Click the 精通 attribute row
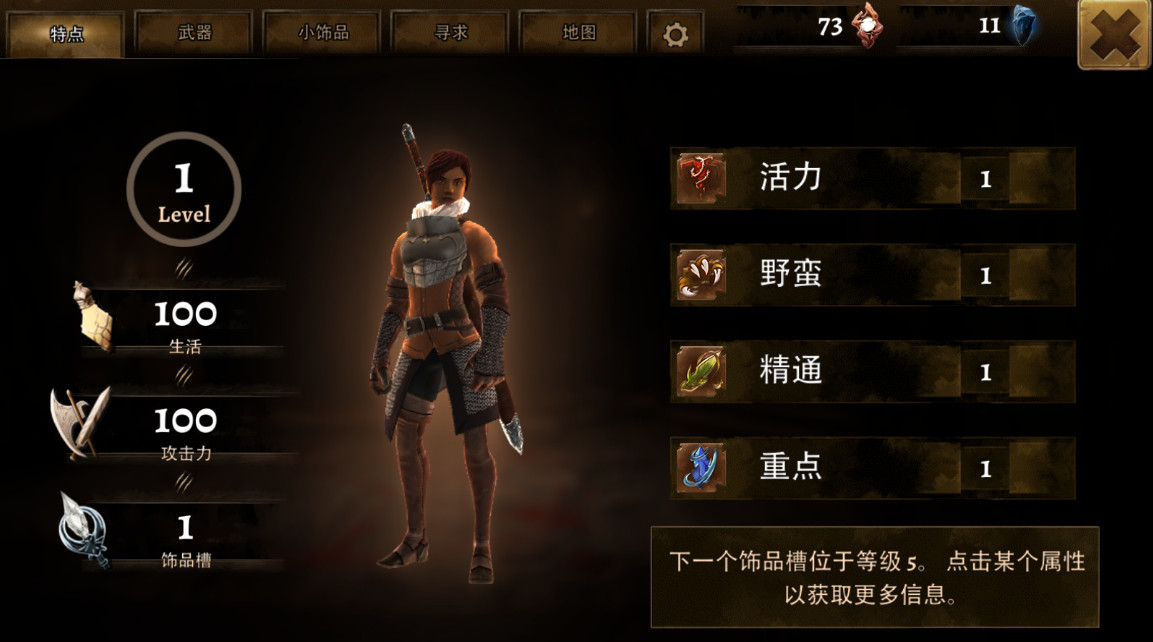 click(872, 372)
